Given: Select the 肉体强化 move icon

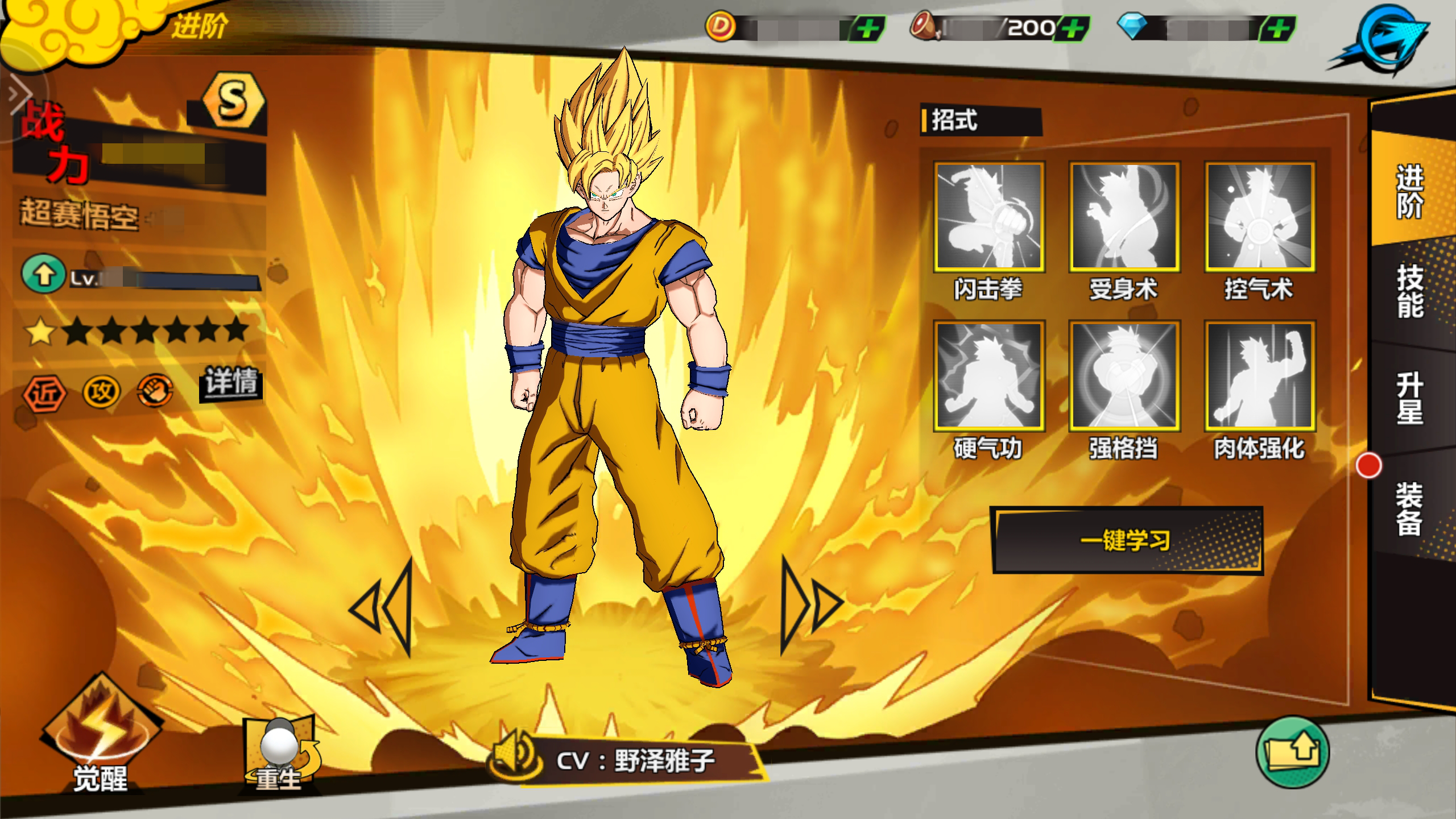Looking at the screenshot, I should click(x=1259, y=376).
